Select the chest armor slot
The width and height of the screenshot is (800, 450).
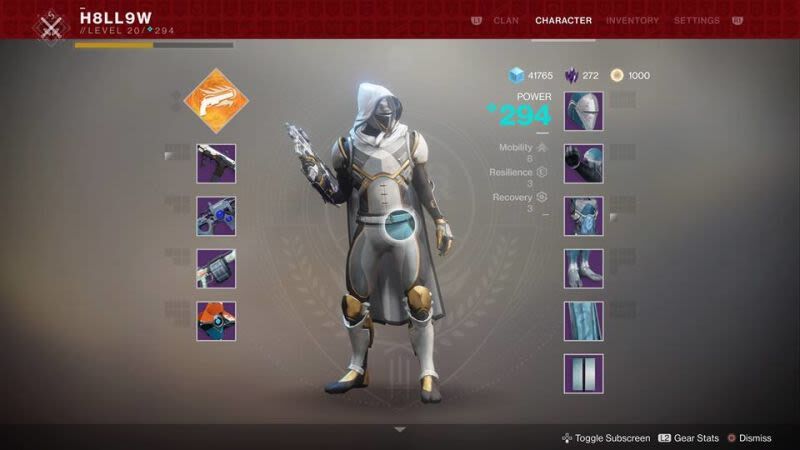coord(583,216)
